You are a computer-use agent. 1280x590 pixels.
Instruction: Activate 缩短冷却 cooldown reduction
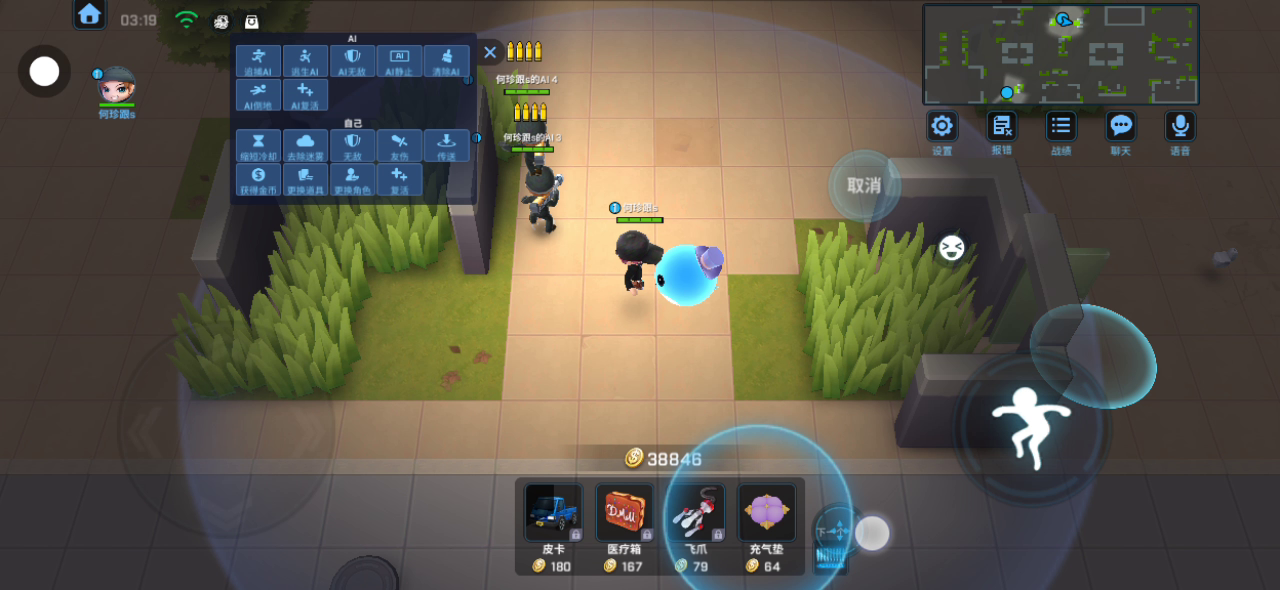pyautogui.click(x=258, y=146)
